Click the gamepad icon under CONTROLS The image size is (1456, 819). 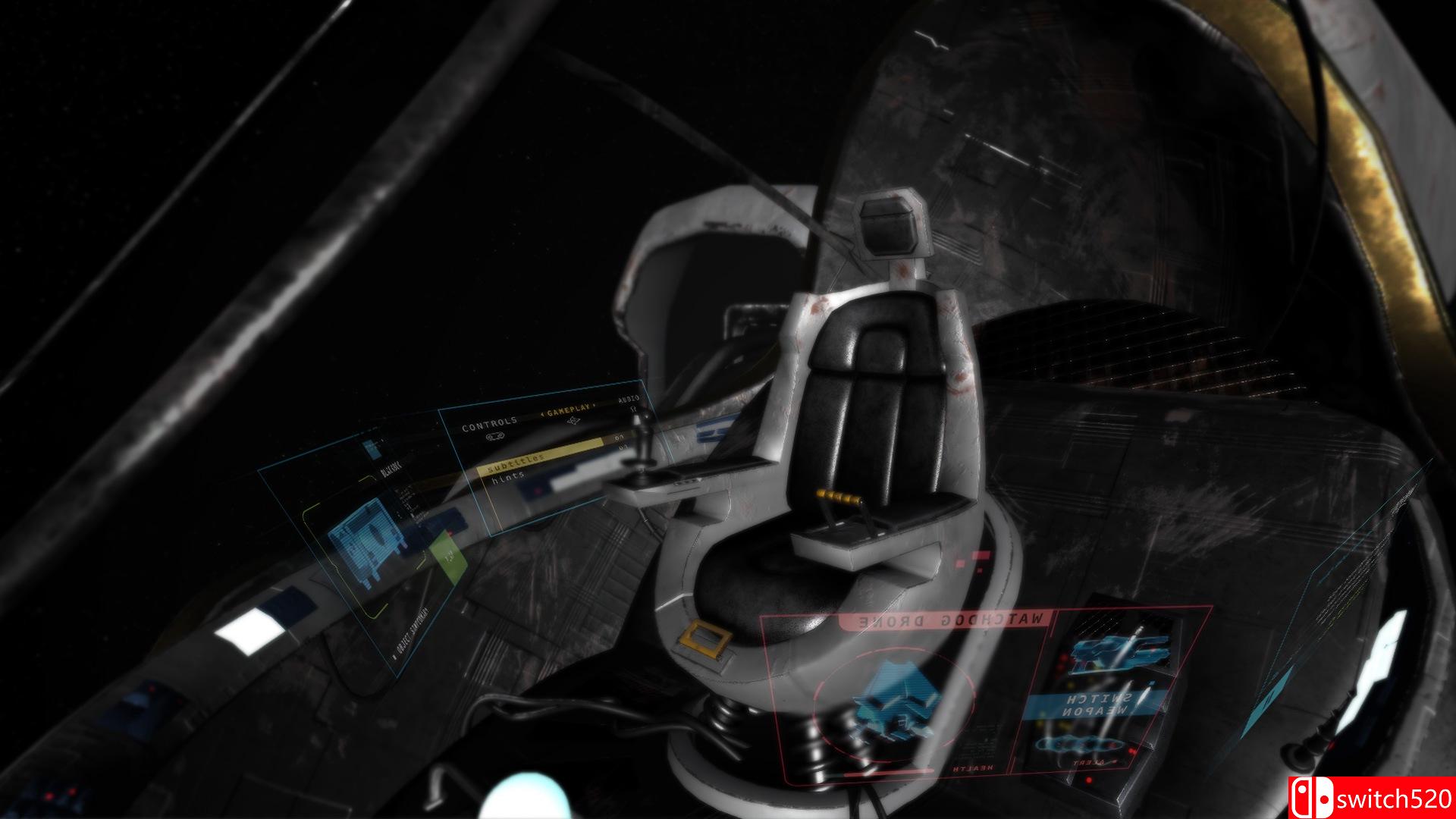(494, 436)
